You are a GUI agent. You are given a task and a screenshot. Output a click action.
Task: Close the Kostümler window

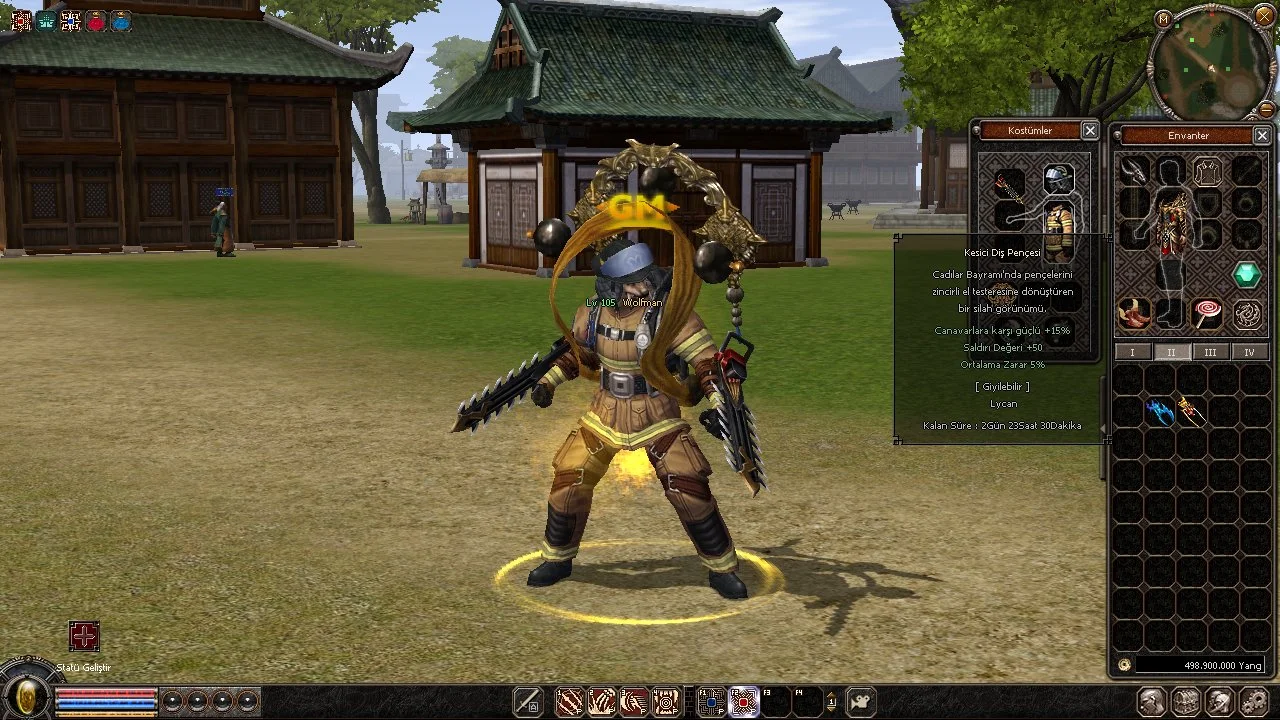pos(1090,131)
